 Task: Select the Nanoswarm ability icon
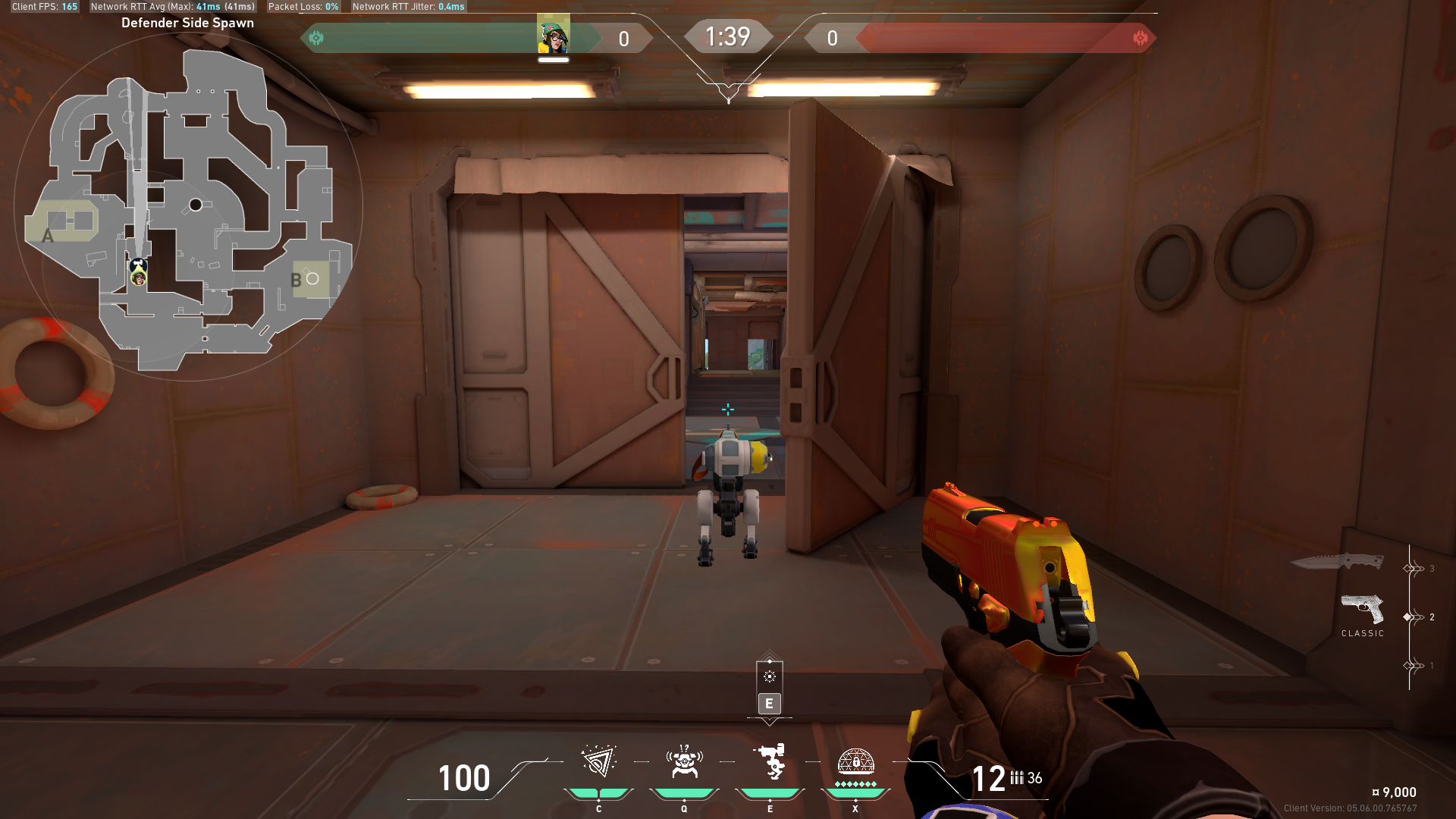point(599,764)
